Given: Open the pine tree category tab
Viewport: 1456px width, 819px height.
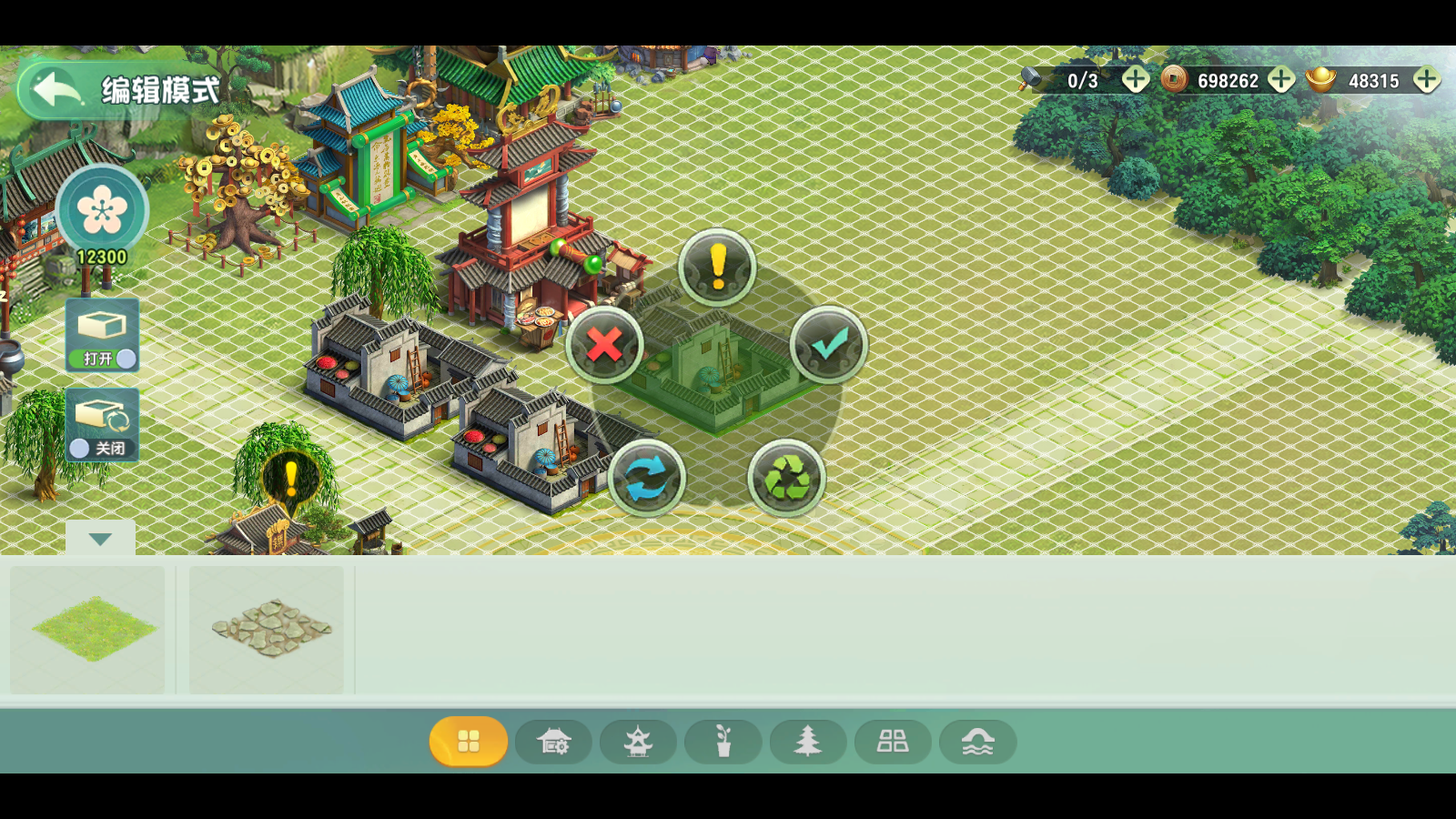Looking at the screenshot, I should tap(808, 742).
